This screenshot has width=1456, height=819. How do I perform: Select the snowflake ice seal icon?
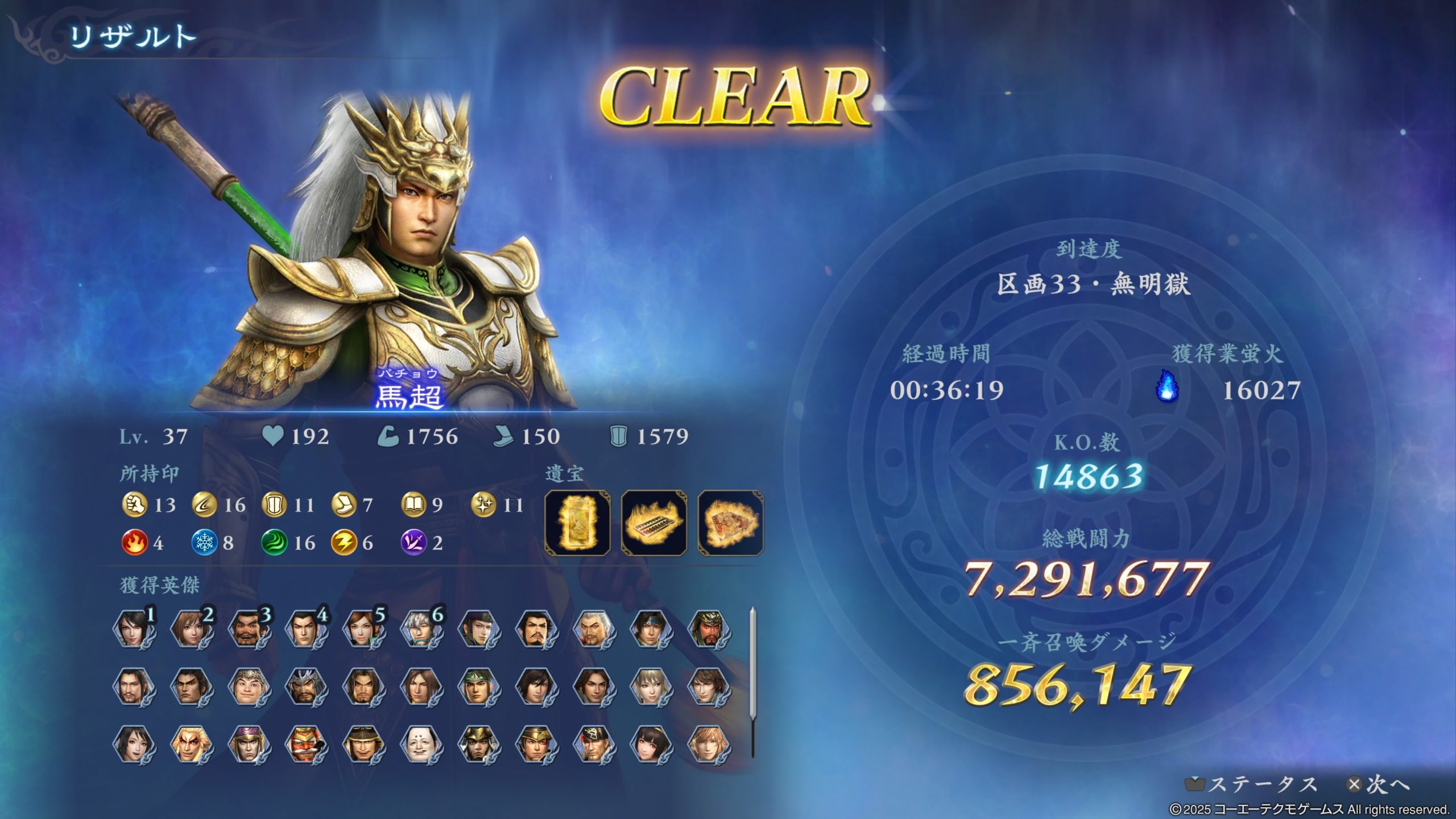tap(204, 543)
